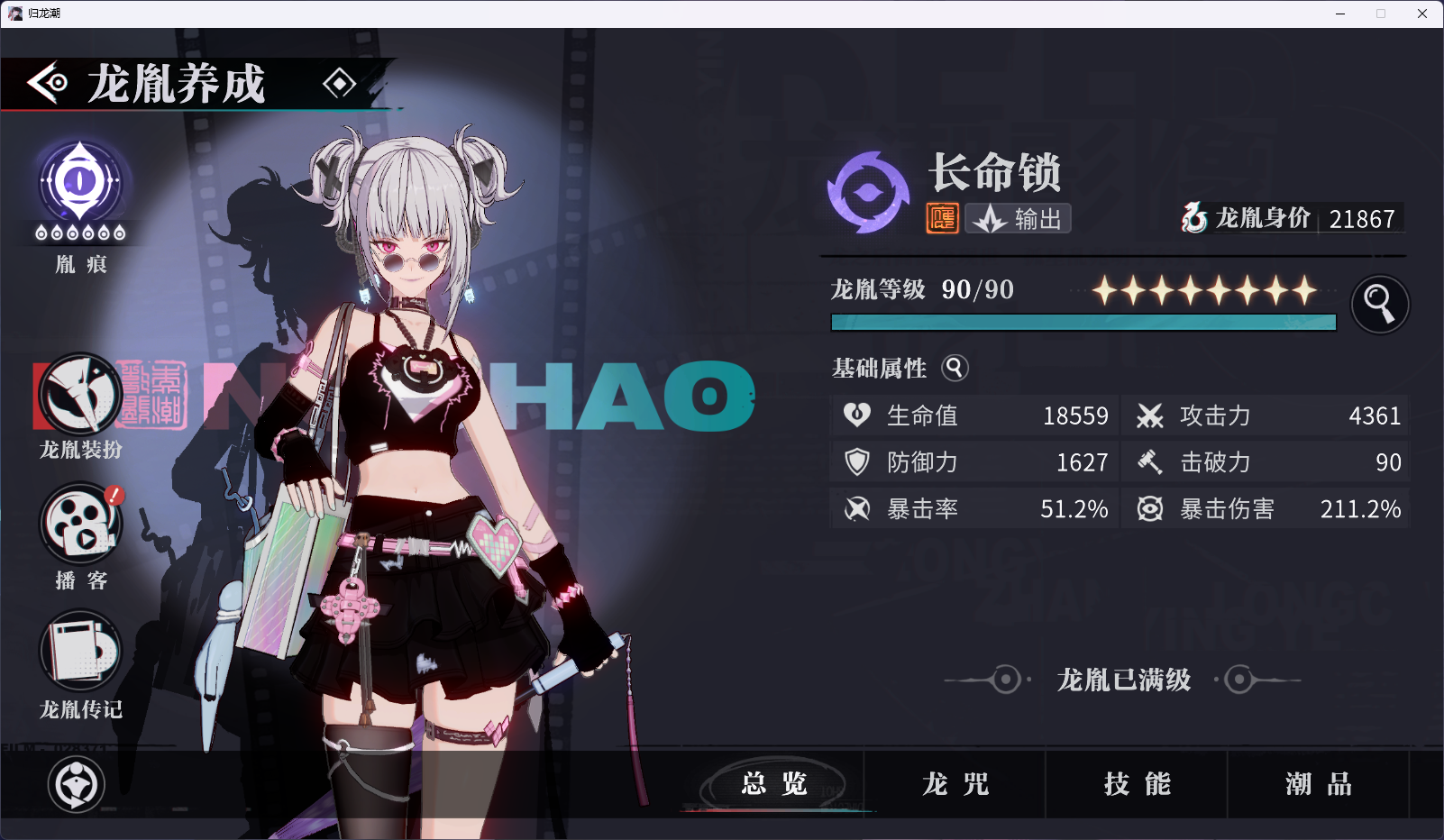The image size is (1444, 840).
Task: Open the magnifier next to 龙胤等级
Action: [x=1379, y=304]
